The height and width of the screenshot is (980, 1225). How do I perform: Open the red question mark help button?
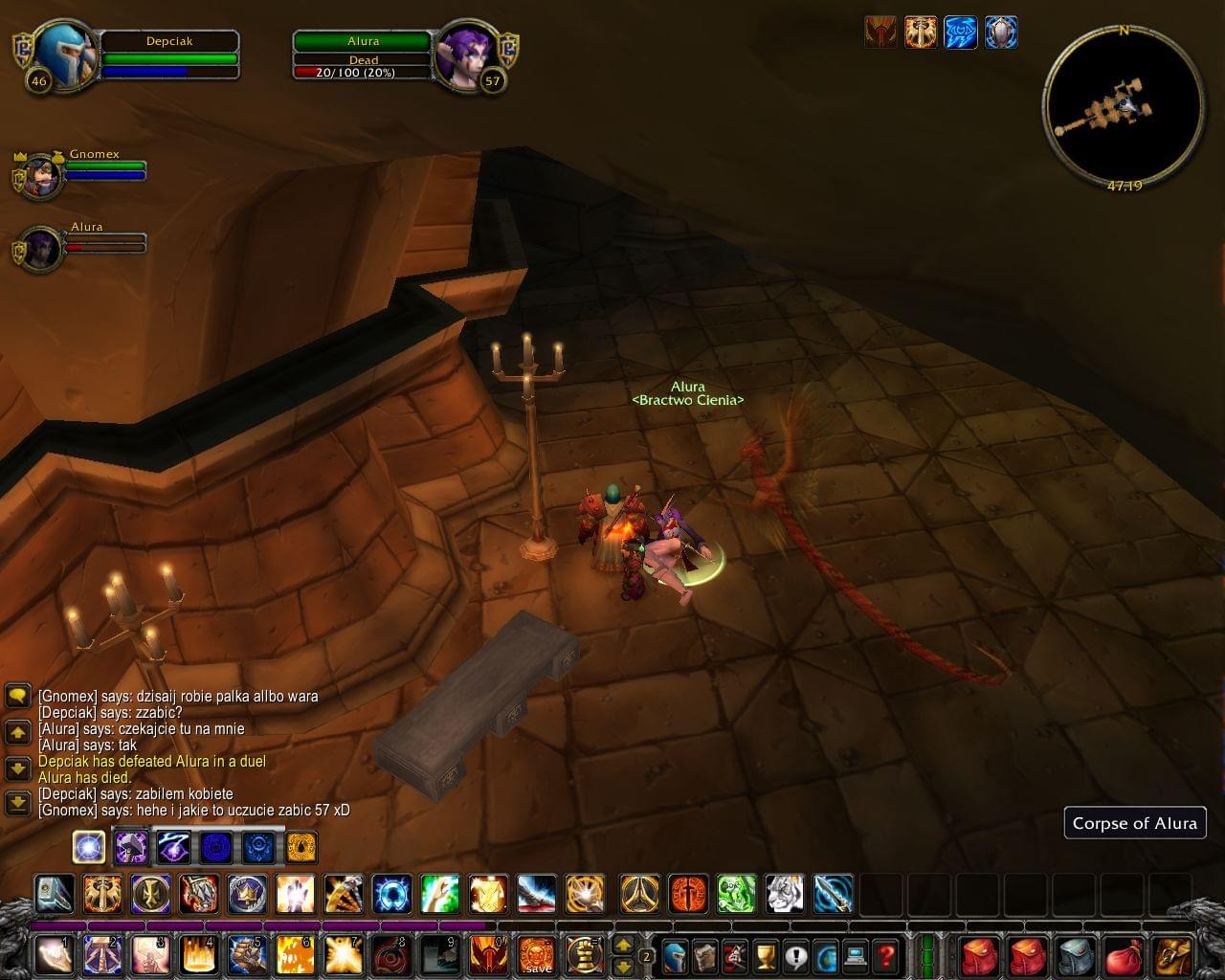(x=886, y=954)
